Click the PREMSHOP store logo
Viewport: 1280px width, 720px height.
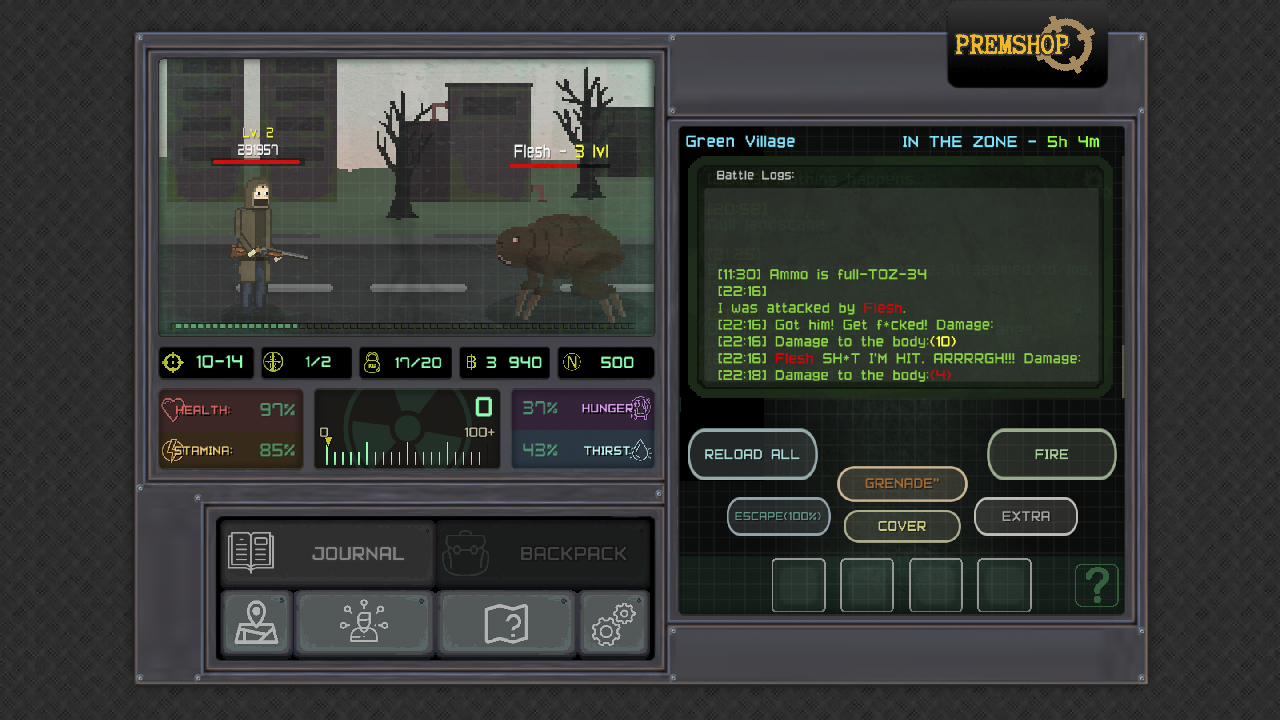tap(1027, 45)
